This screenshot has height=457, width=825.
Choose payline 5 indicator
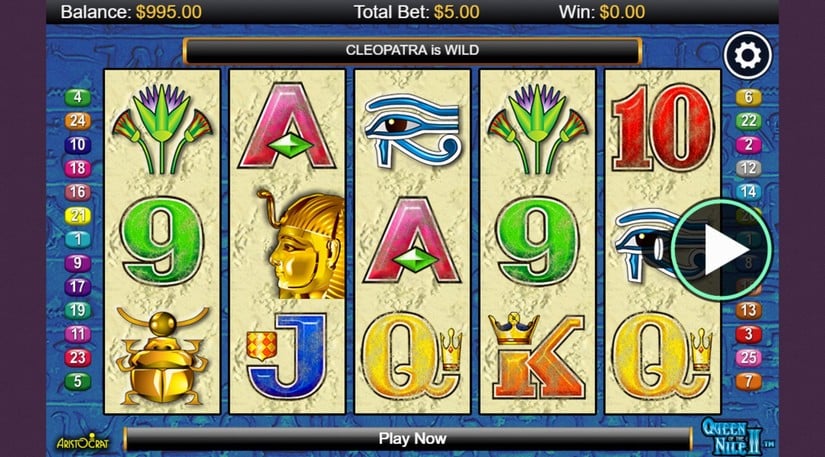(77, 381)
